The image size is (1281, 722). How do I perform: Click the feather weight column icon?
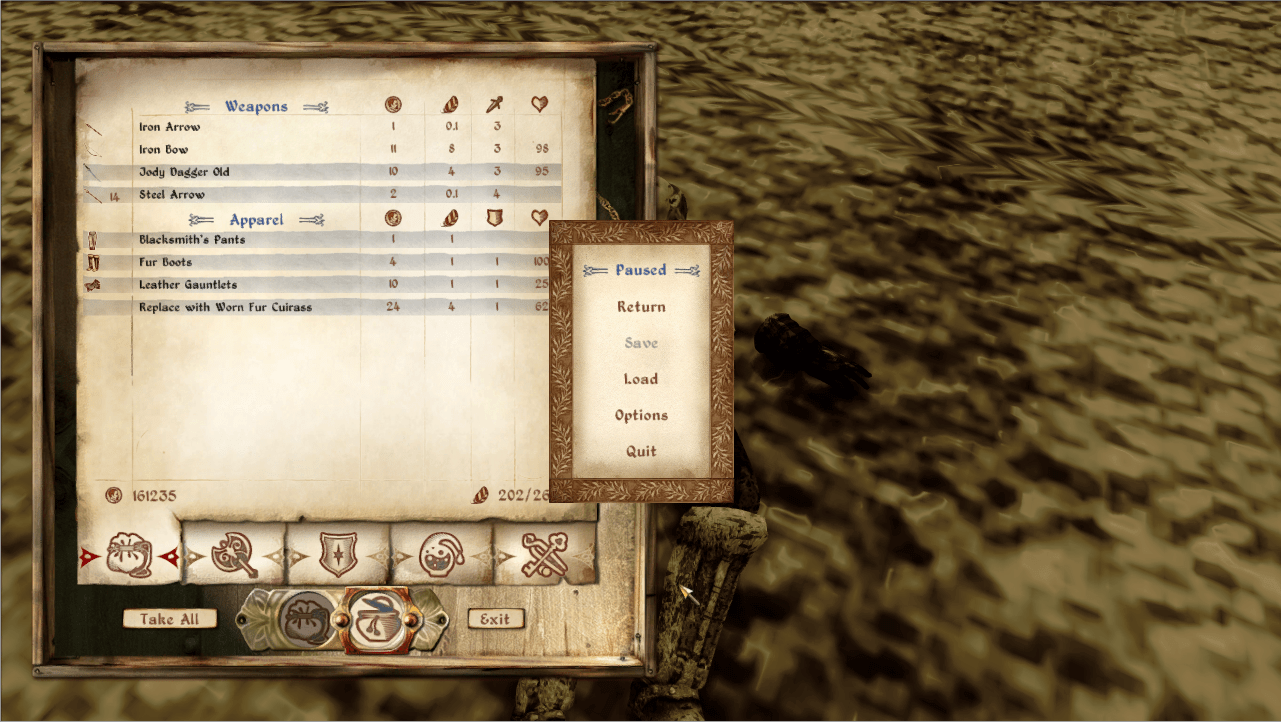tap(448, 104)
